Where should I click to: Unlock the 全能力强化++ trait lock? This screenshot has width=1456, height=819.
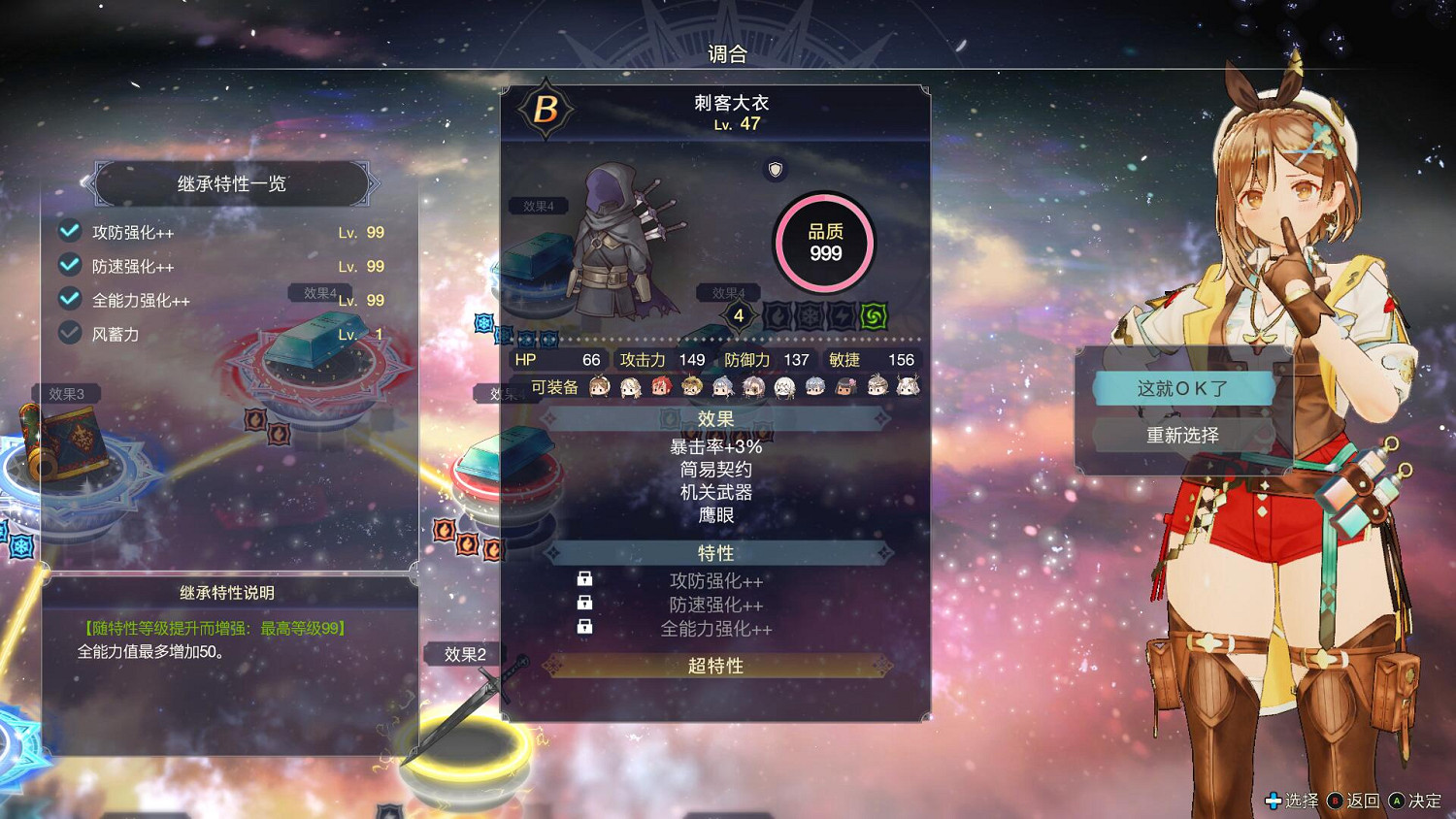coord(584,627)
